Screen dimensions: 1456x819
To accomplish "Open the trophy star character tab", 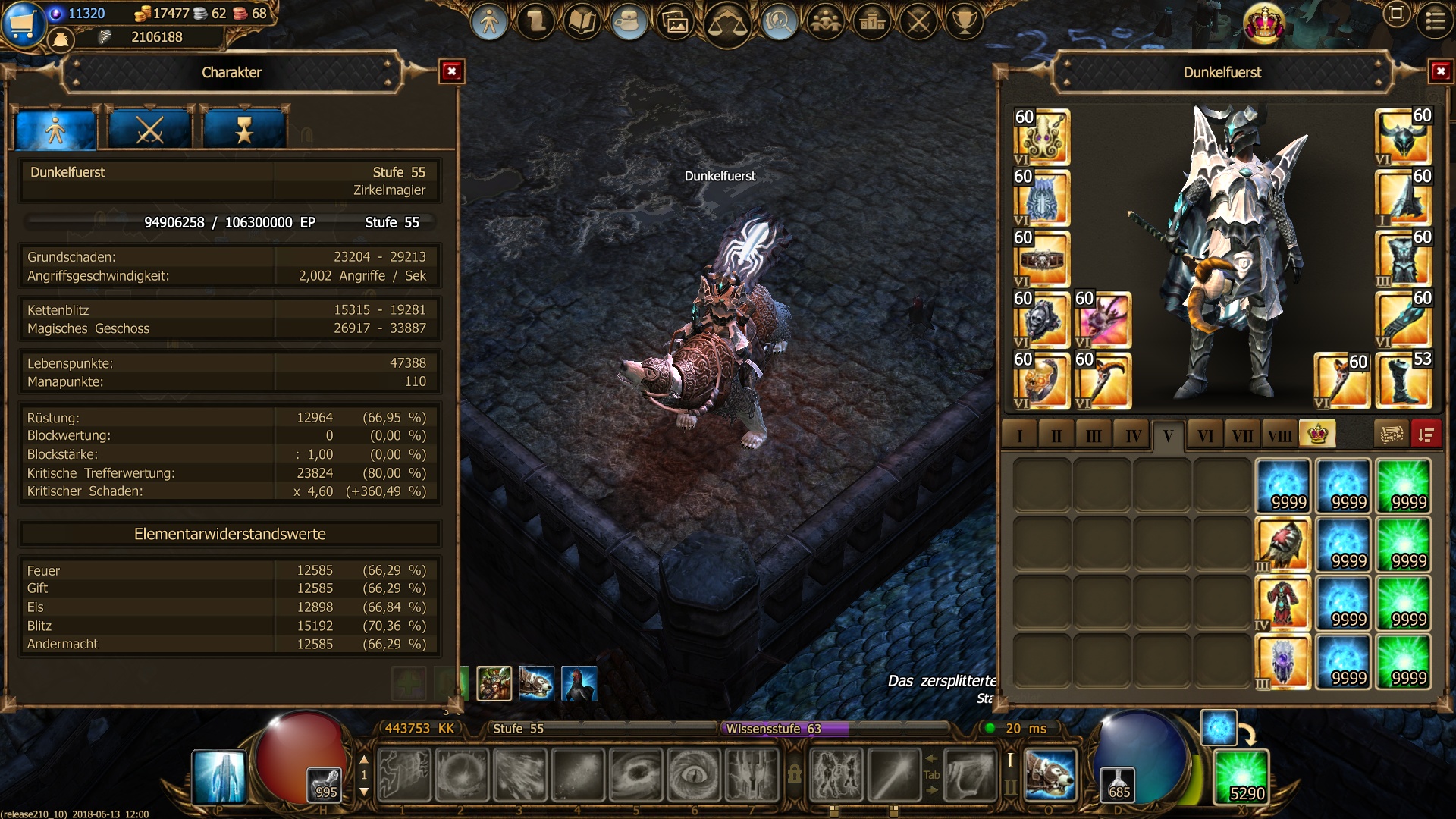I will 244,130.
